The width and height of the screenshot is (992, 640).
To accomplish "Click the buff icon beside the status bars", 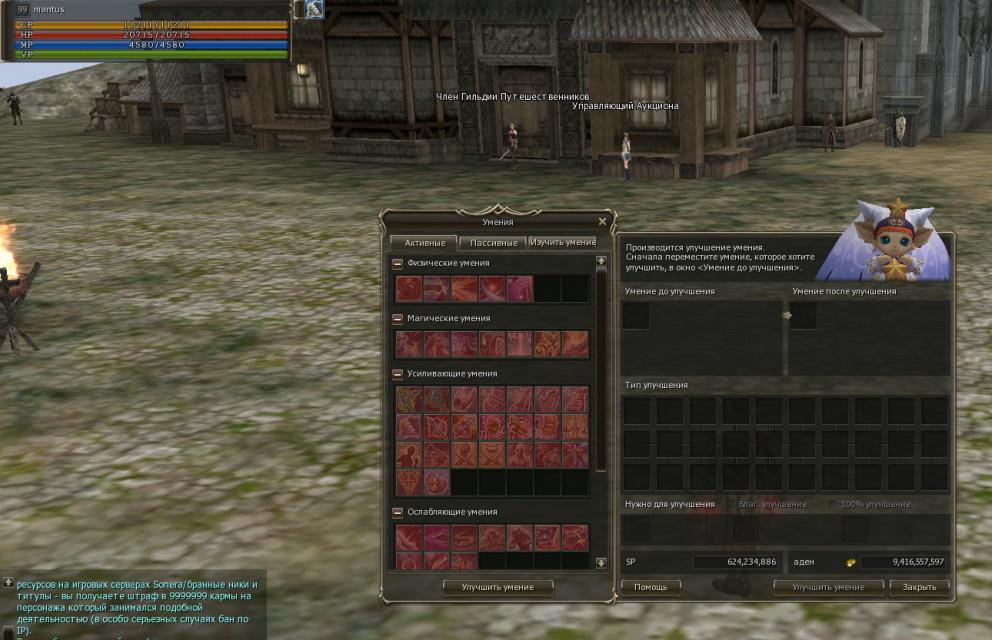I will click(x=314, y=9).
